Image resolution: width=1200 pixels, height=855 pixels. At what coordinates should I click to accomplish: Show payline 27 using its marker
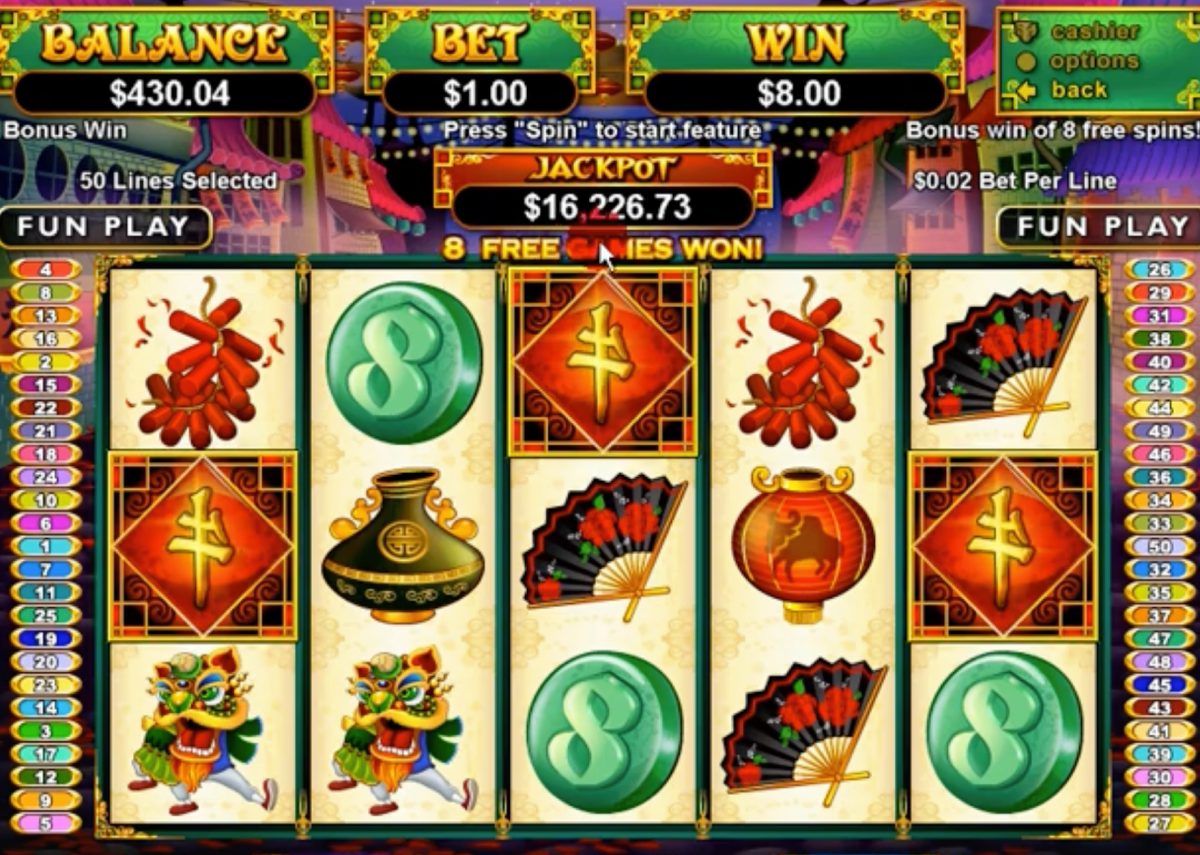click(1159, 824)
